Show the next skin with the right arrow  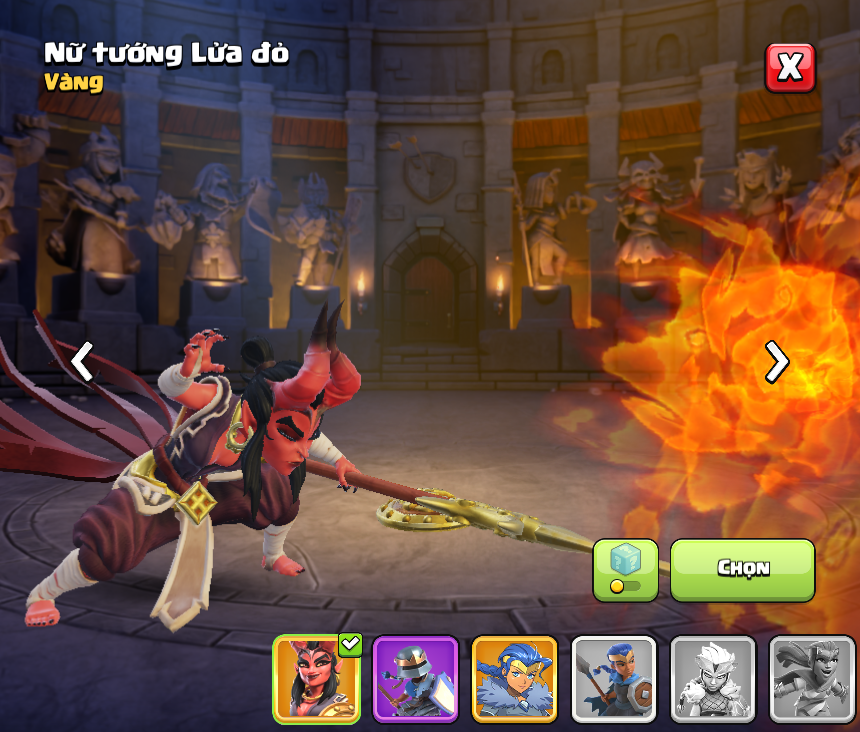[x=776, y=361]
